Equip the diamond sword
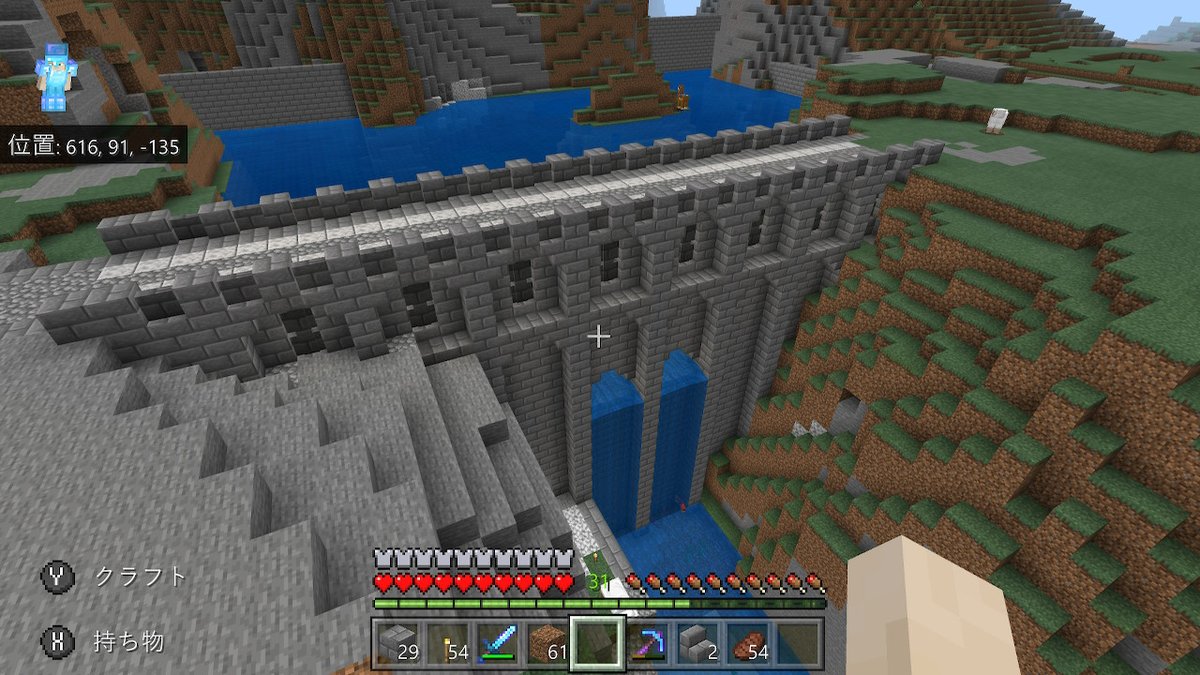1200x675 pixels. [x=497, y=642]
